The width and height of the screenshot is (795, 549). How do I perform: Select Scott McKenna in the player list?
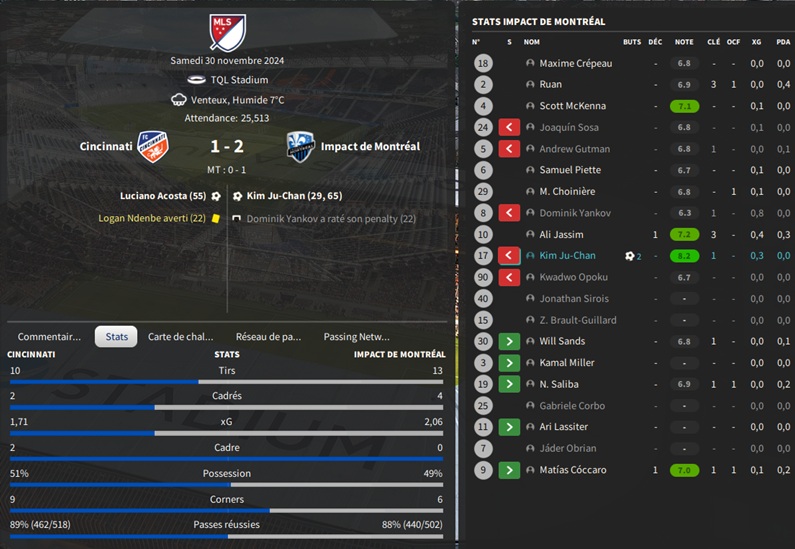click(x=572, y=106)
